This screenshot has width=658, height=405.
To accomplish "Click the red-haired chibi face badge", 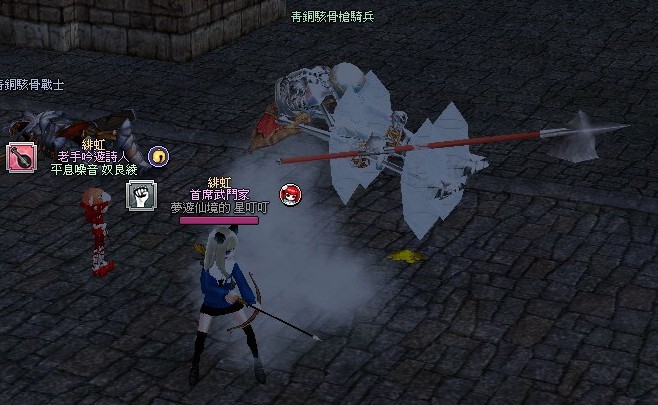I will tap(290, 194).
